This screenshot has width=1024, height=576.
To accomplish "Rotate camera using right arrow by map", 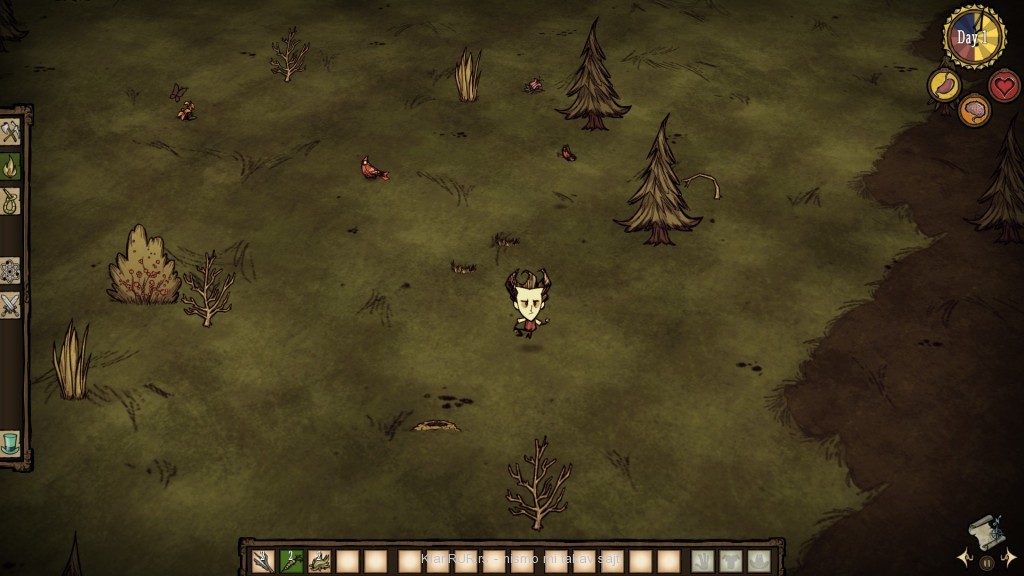I will coord(1010,558).
